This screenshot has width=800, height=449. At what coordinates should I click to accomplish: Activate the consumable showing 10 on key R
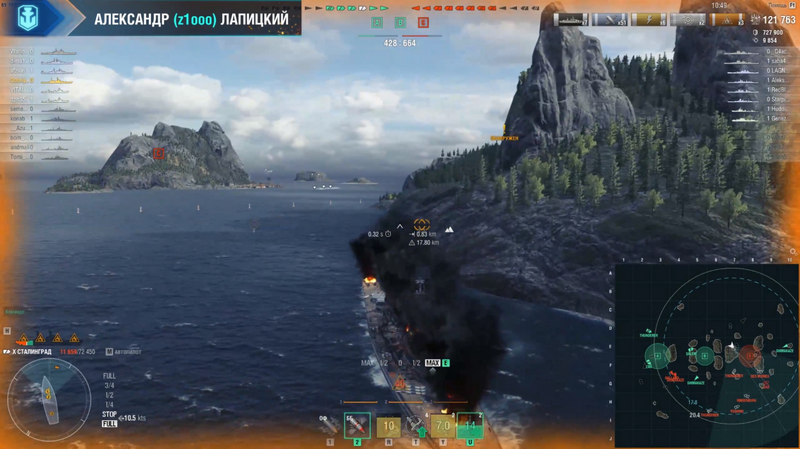(389, 427)
